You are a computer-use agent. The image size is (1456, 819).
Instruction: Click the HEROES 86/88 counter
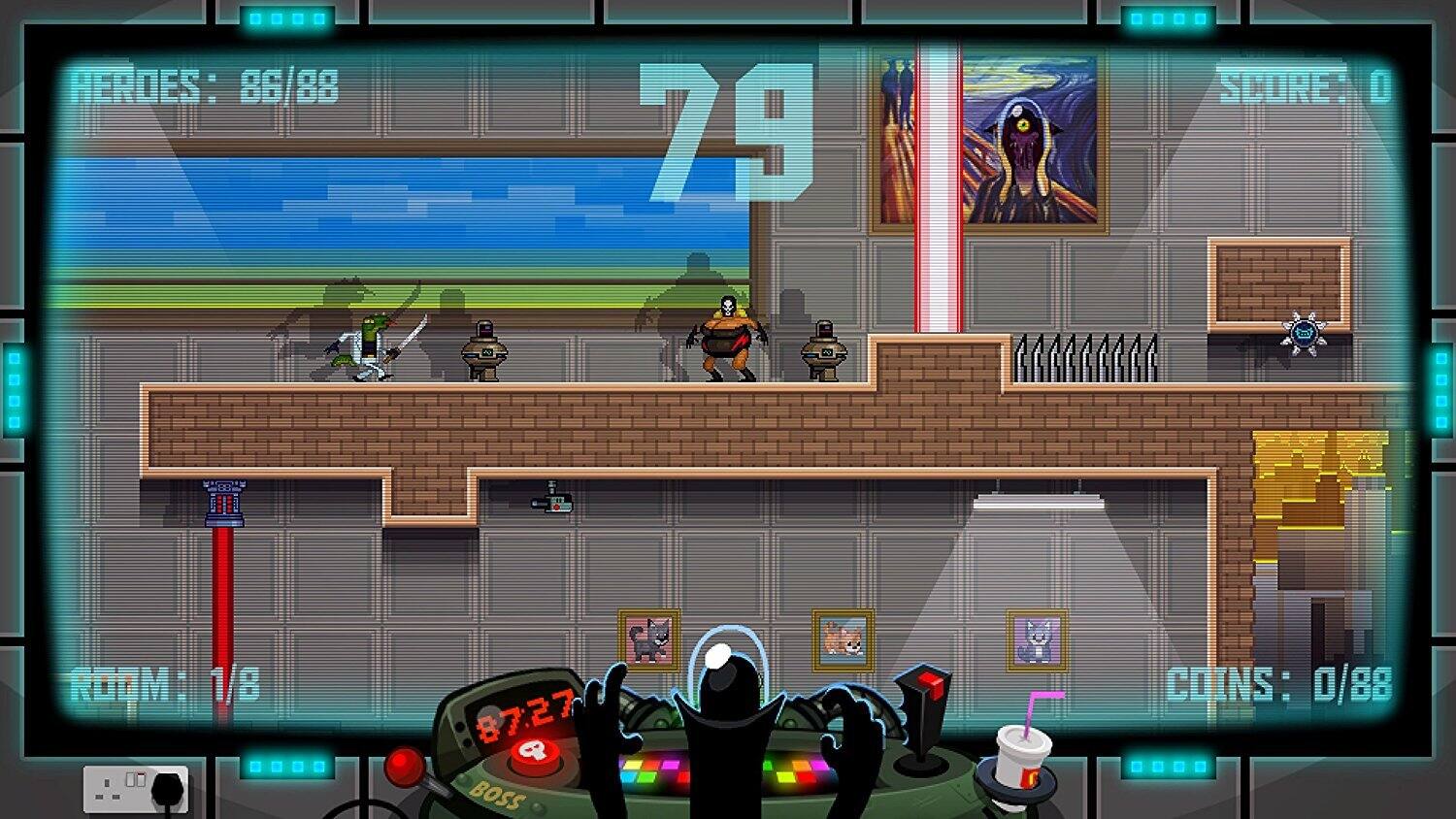[204, 85]
